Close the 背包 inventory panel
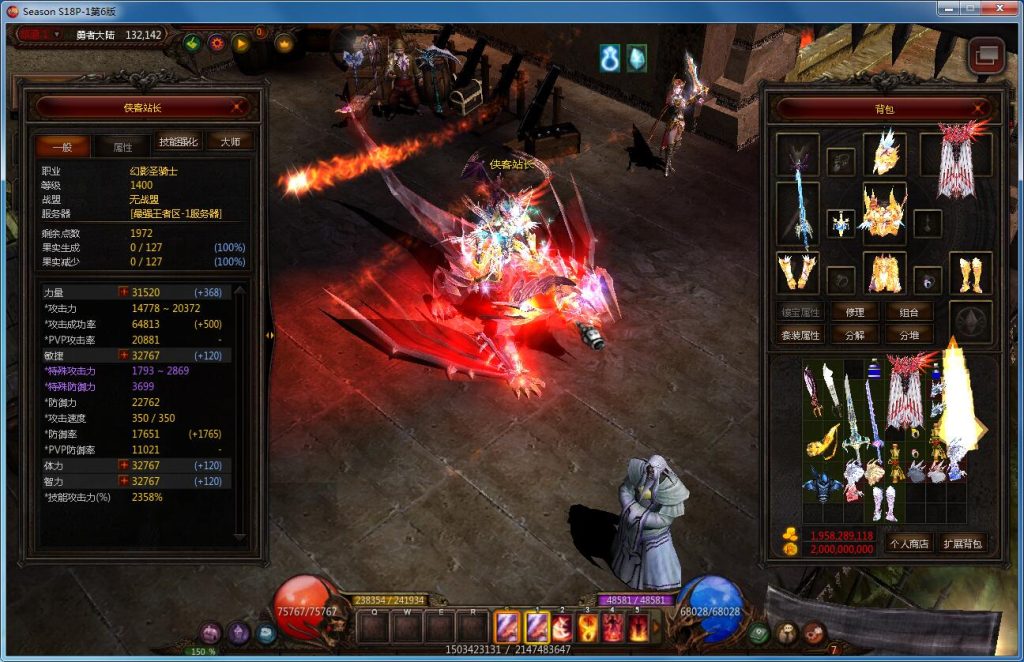 point(985,109)
